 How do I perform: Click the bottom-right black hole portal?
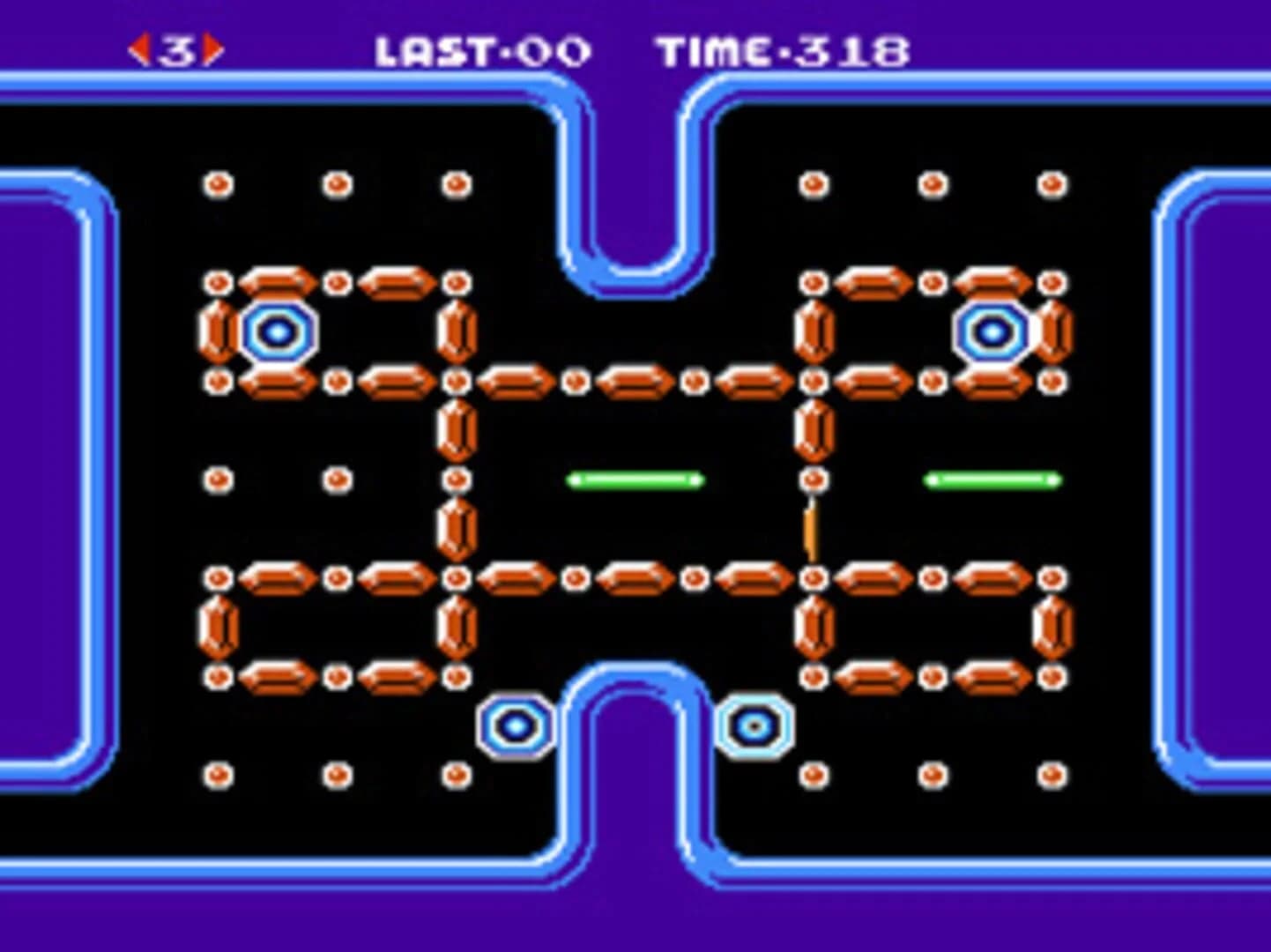(752, 726)
